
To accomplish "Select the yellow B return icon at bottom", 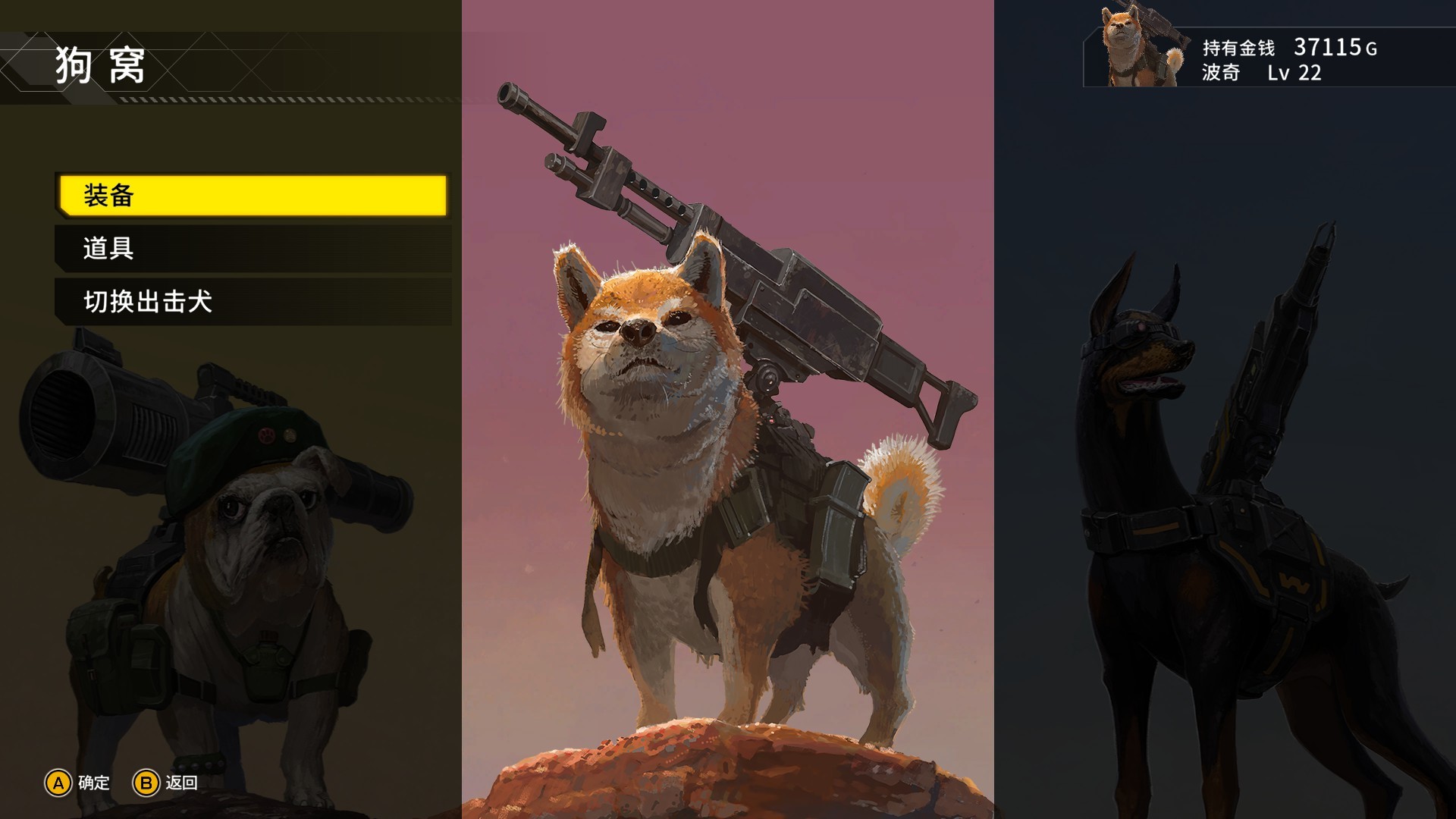I will [146, 783].
